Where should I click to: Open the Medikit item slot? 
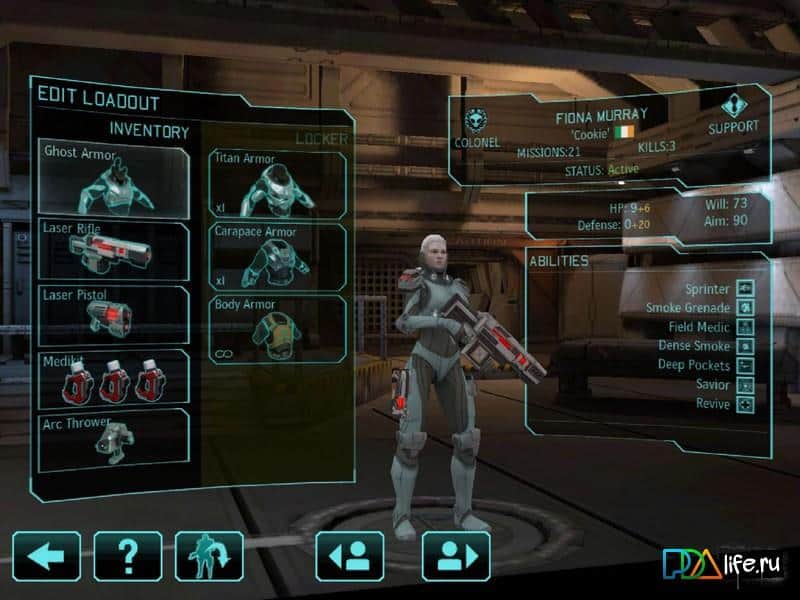114,377
